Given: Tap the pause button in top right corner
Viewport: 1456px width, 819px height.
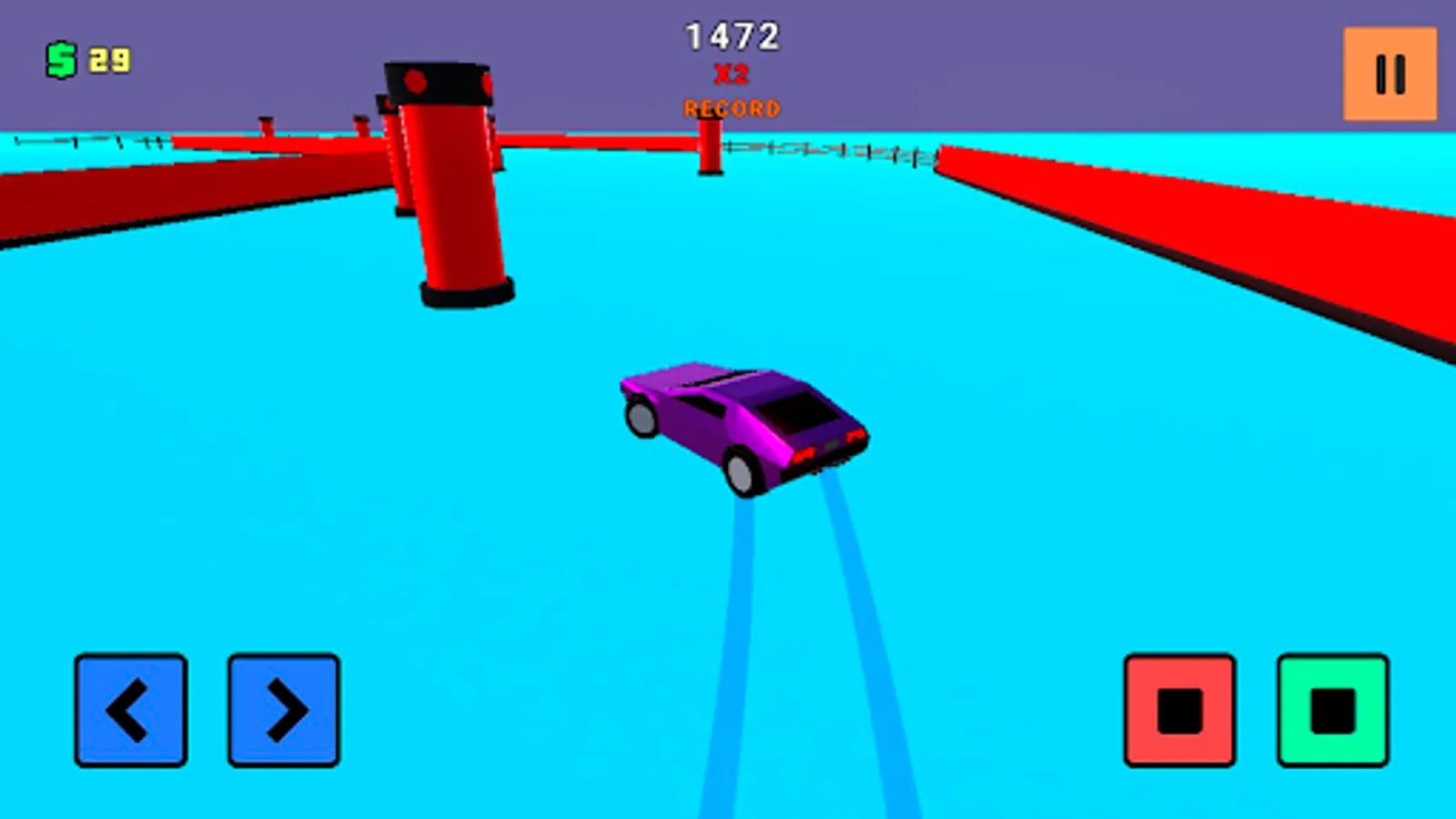Looking at the screenshot, I should [x=1390, y=75].
